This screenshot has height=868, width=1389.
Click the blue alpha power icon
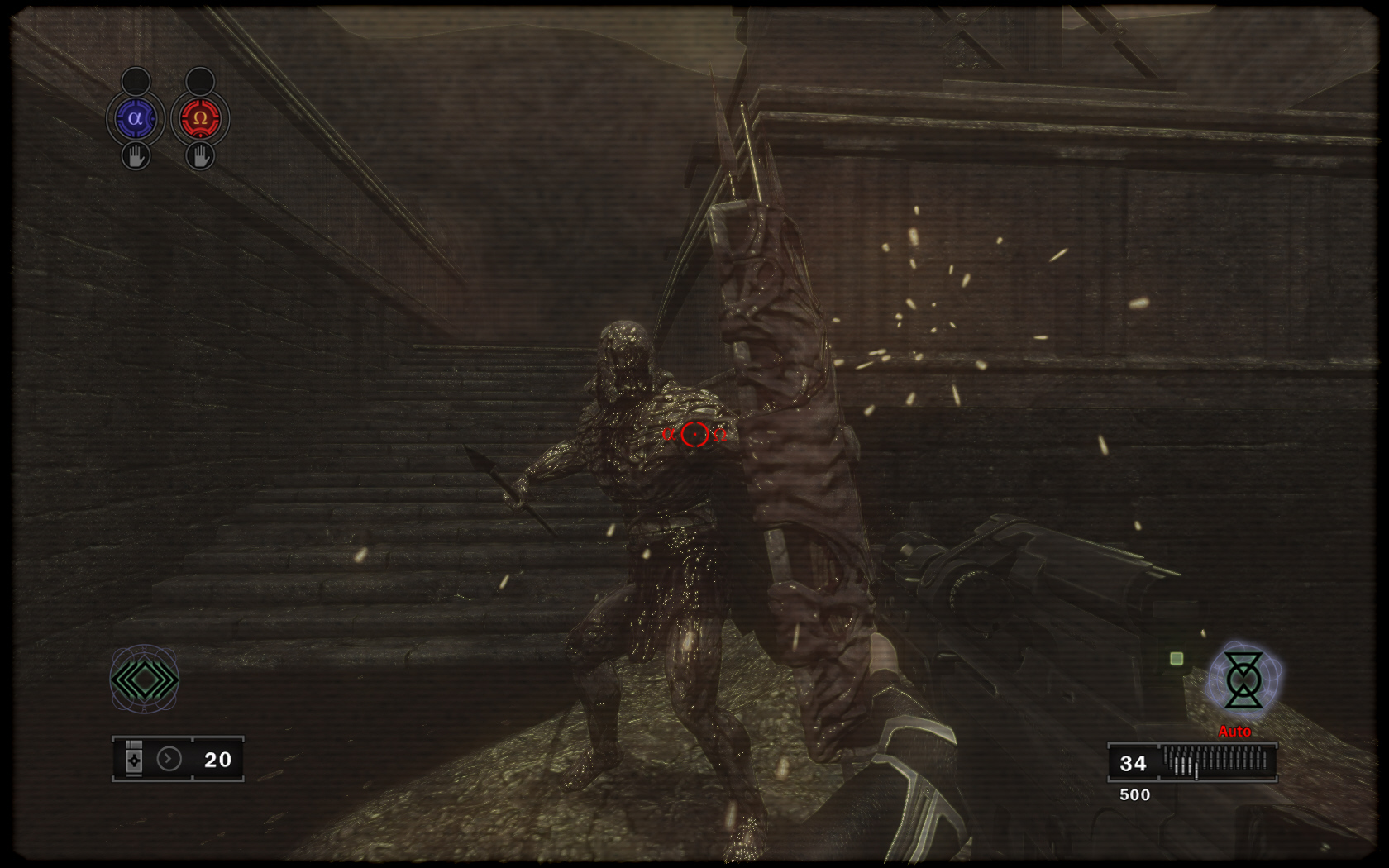point(136,119)
